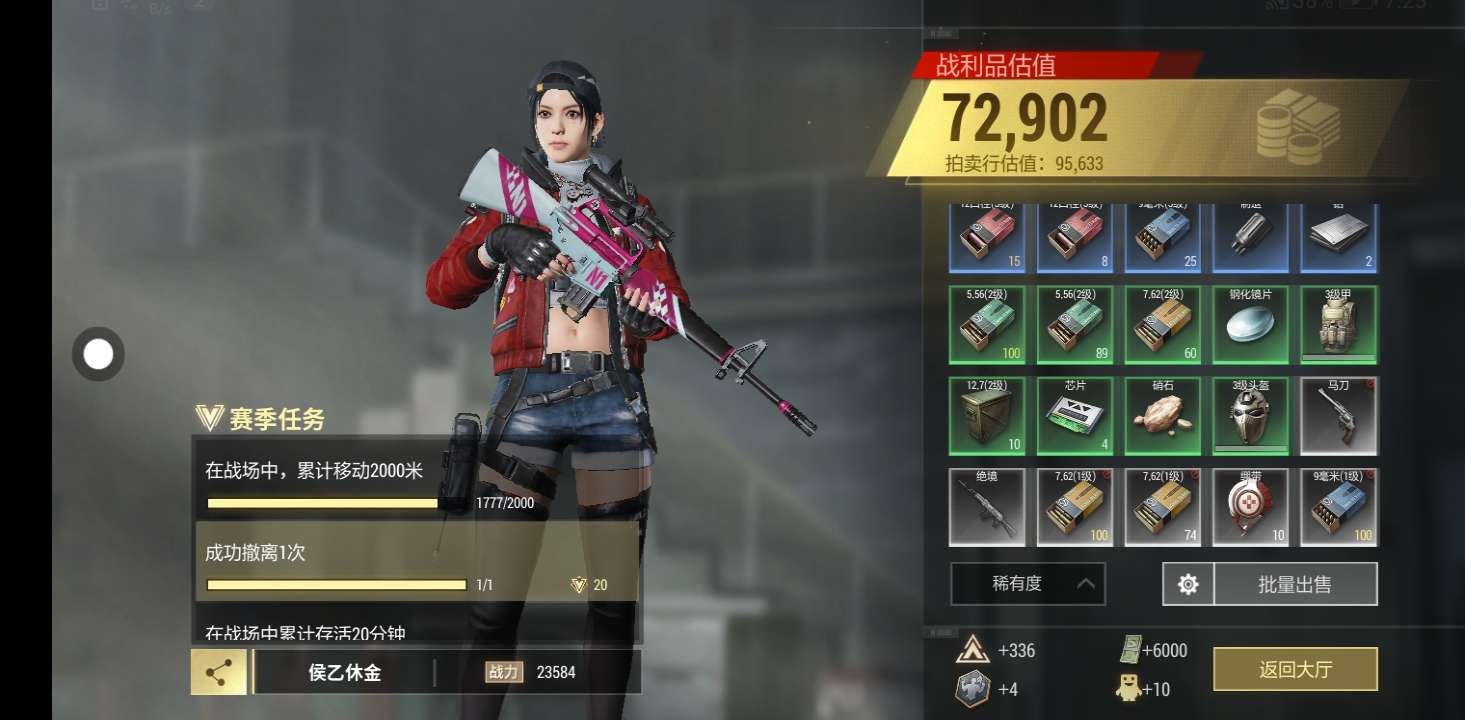Tap the floating white circle assist button
Image resolution: width=1465 pixels, height=720 pixels.
point(98,354)
